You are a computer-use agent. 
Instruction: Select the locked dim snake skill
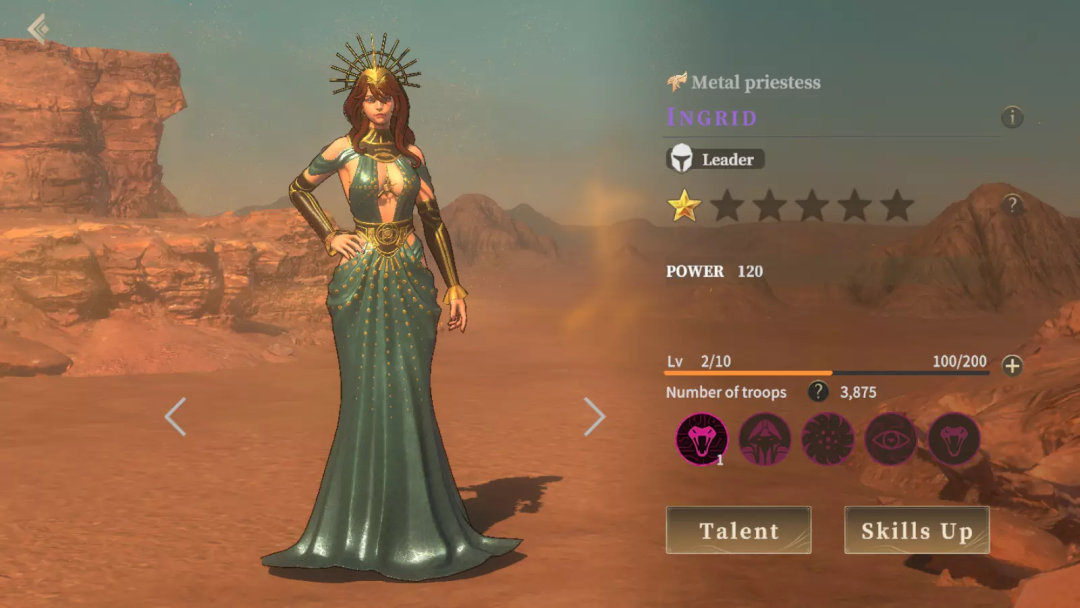(954, 439)
